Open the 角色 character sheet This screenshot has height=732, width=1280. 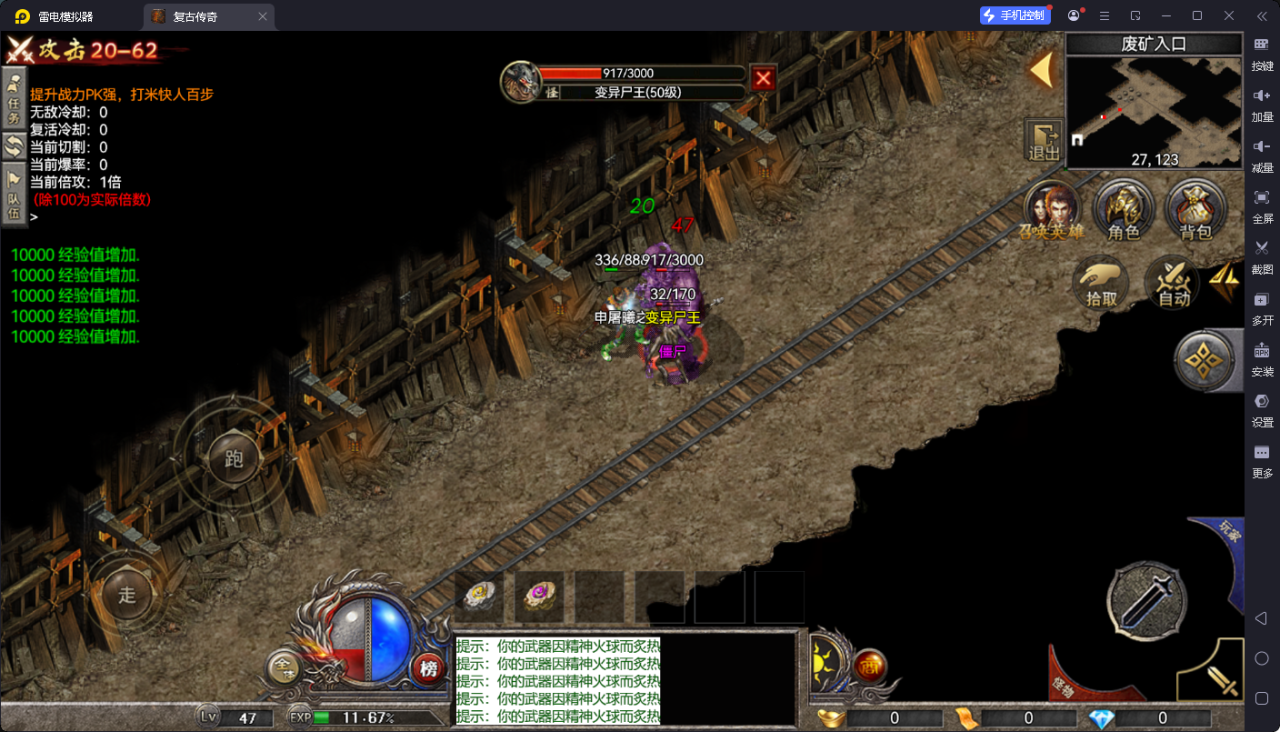[x=1124, y=212]
